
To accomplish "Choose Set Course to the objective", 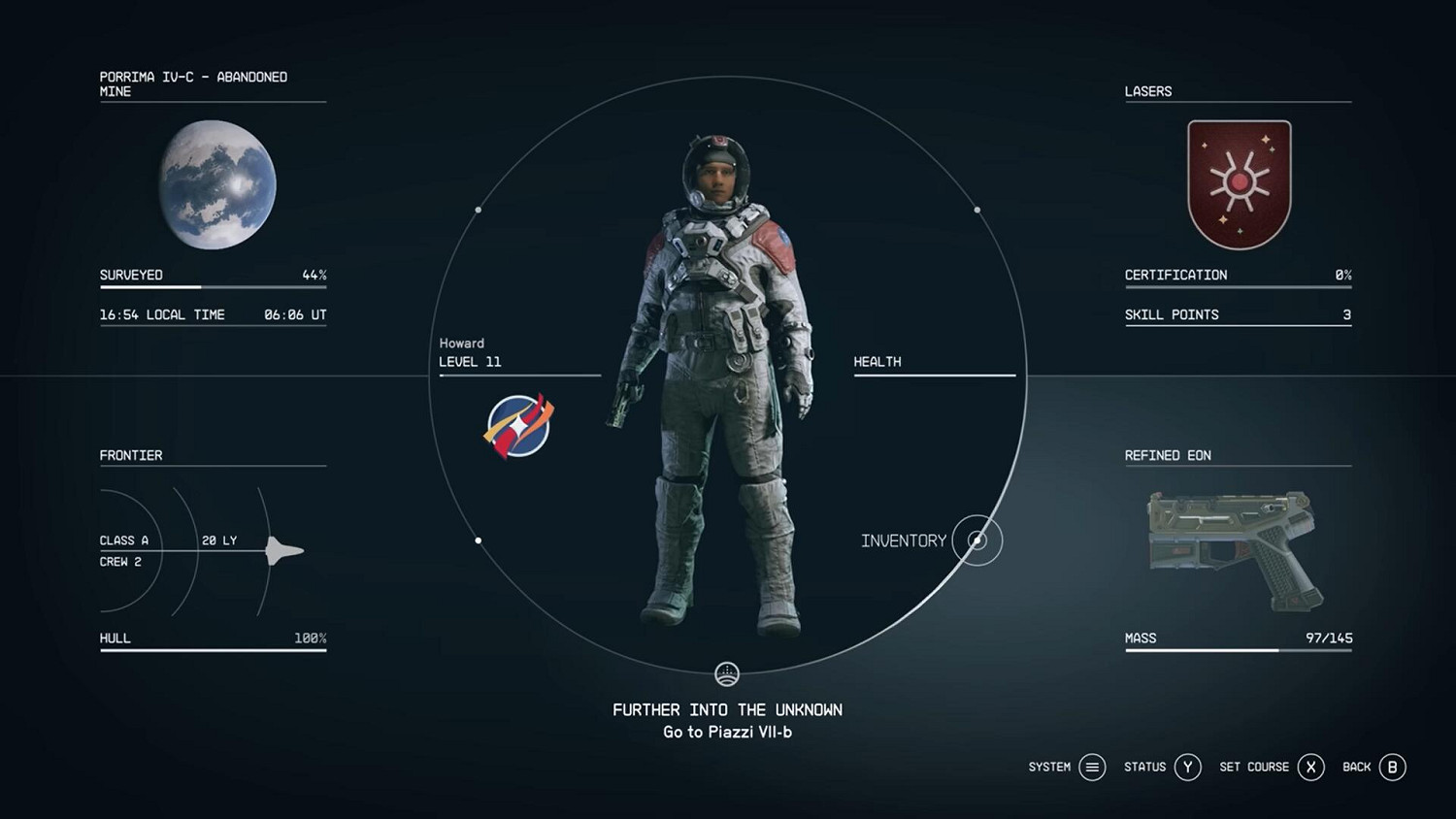I will tap(1310, 768).
